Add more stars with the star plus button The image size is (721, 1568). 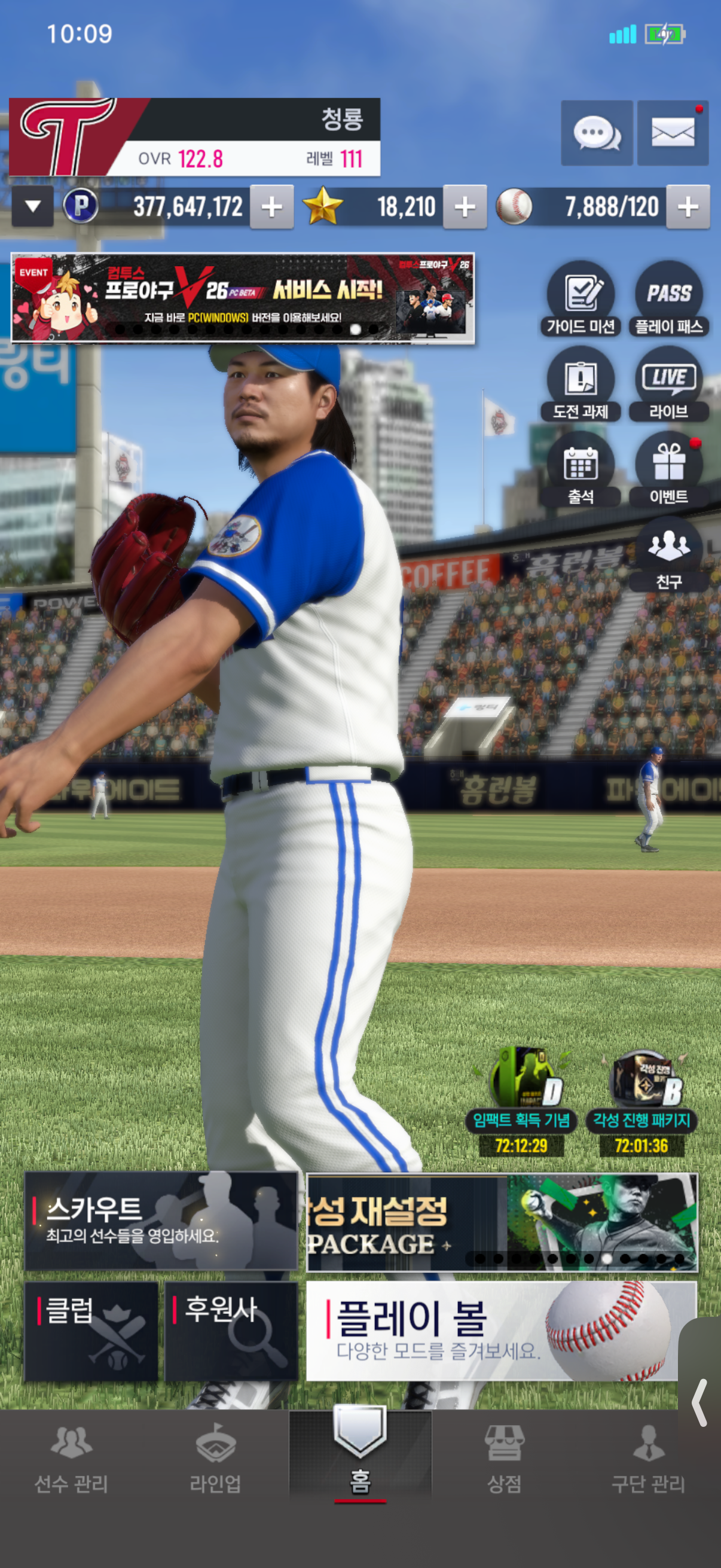[465, 207]
